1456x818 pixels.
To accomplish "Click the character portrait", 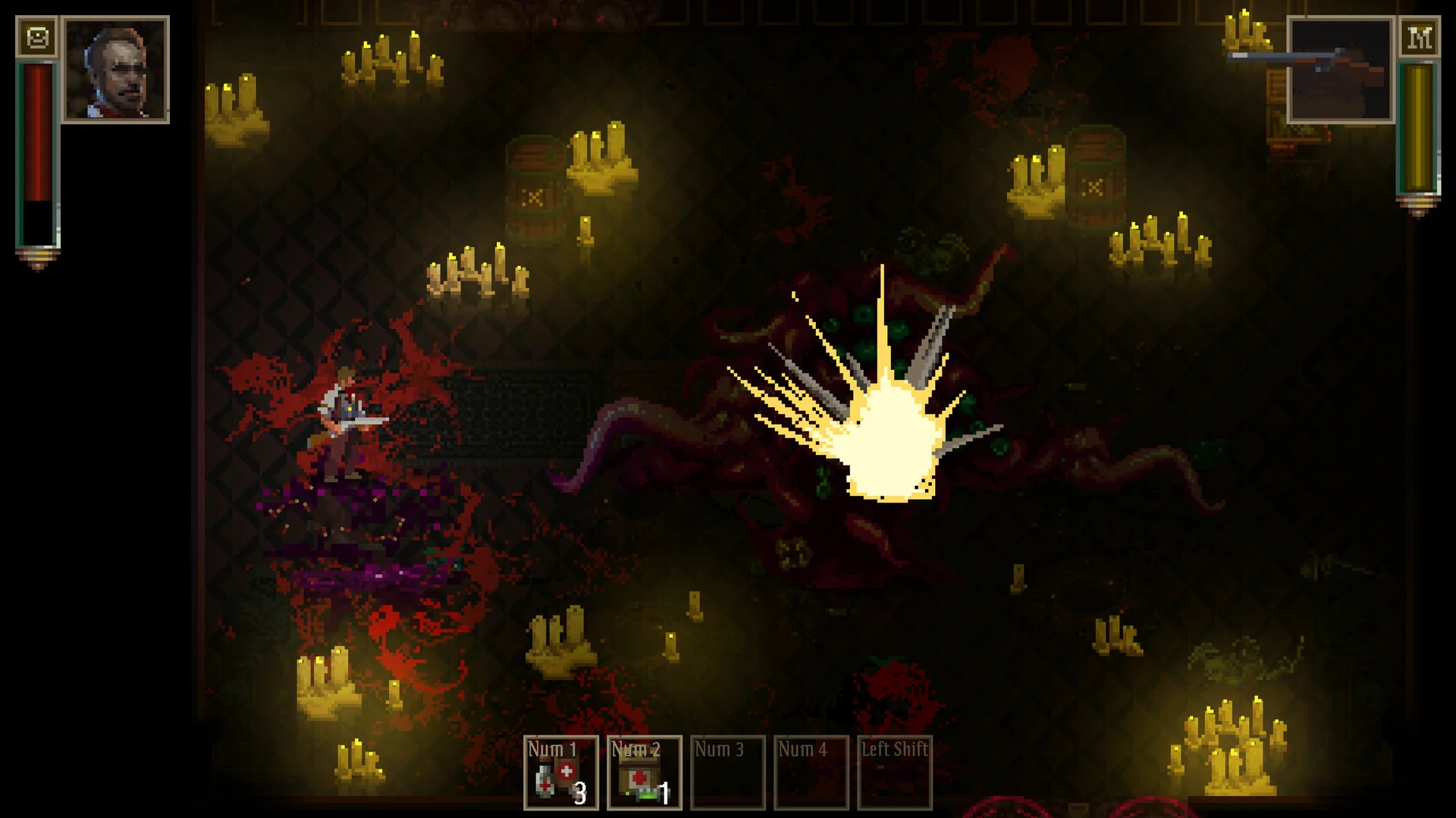I will point(115,70).
